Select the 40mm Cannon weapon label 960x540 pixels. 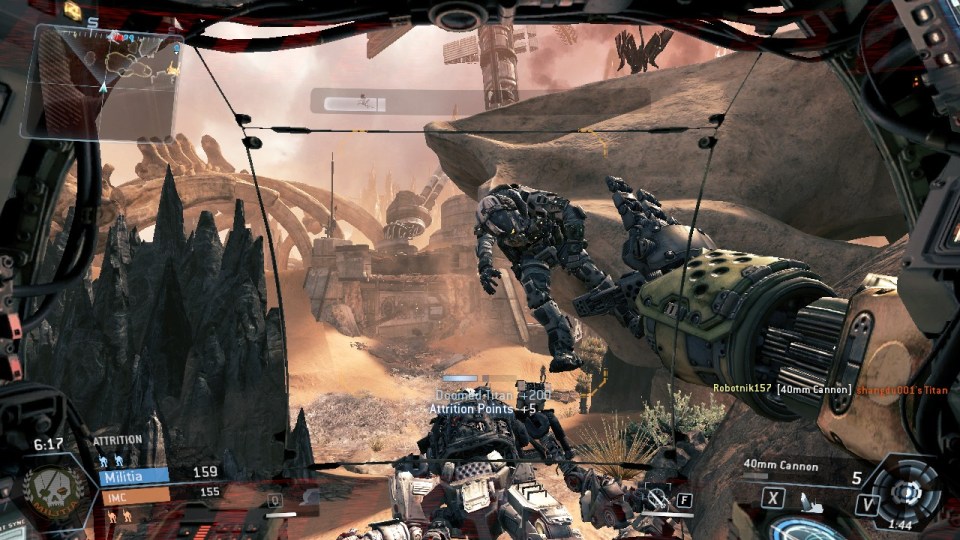tap(781, 465)
